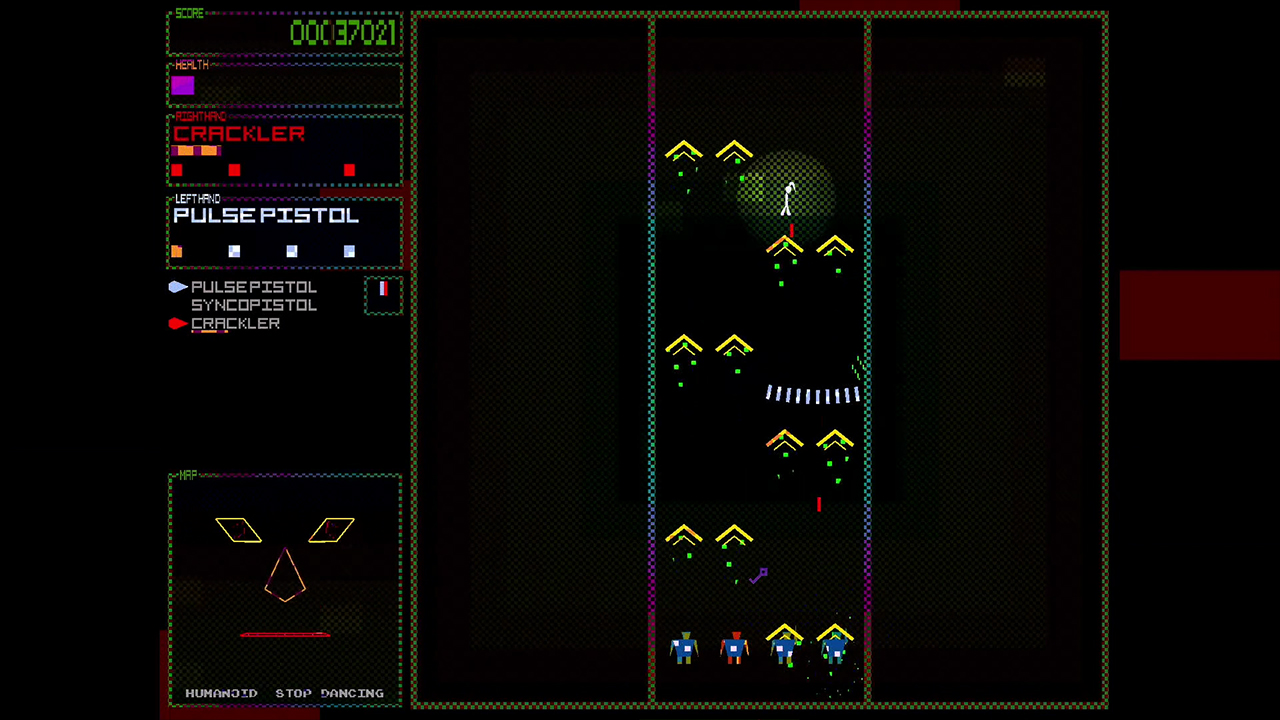Expand the SCORE panel header
1280x720 pixels.
pyautogui.click(x=189, y=13)
